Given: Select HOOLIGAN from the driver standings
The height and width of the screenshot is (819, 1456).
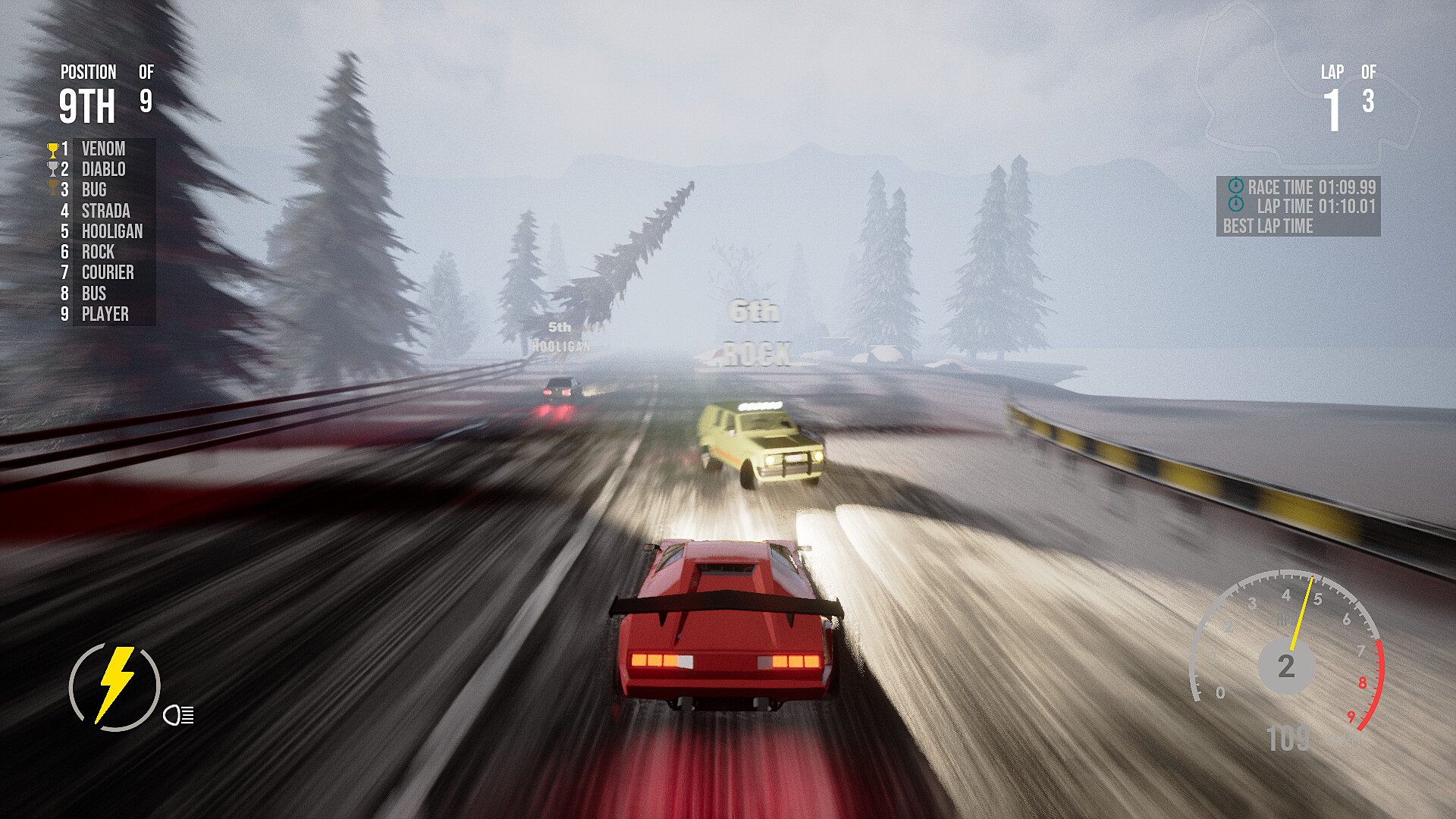Looking at the screenshot, I should [112, 232].
